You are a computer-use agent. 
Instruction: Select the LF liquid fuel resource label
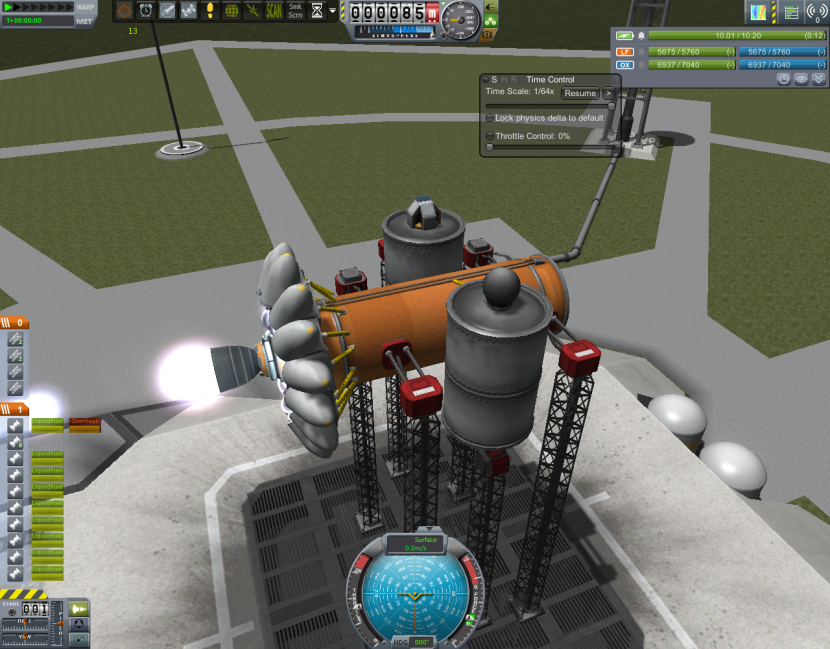click(x=624, y=50)
